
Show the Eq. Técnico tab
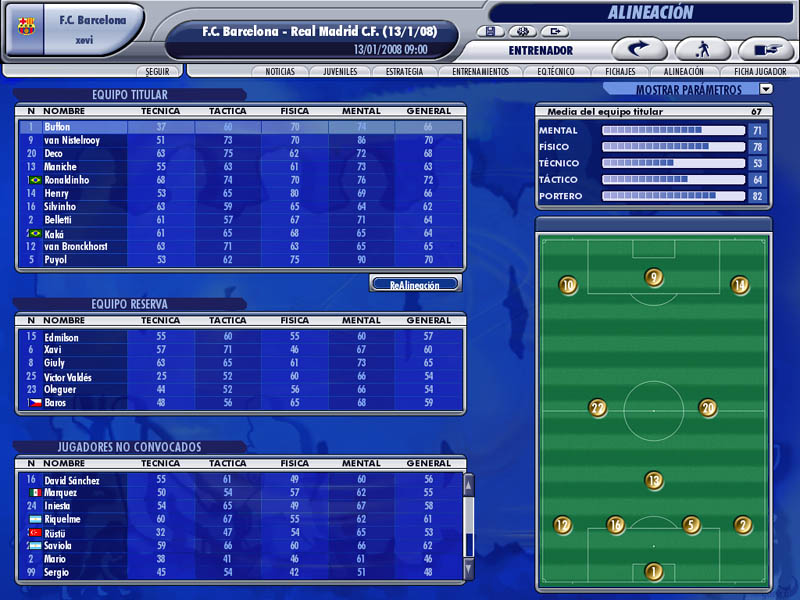click(x=555, y=72)
